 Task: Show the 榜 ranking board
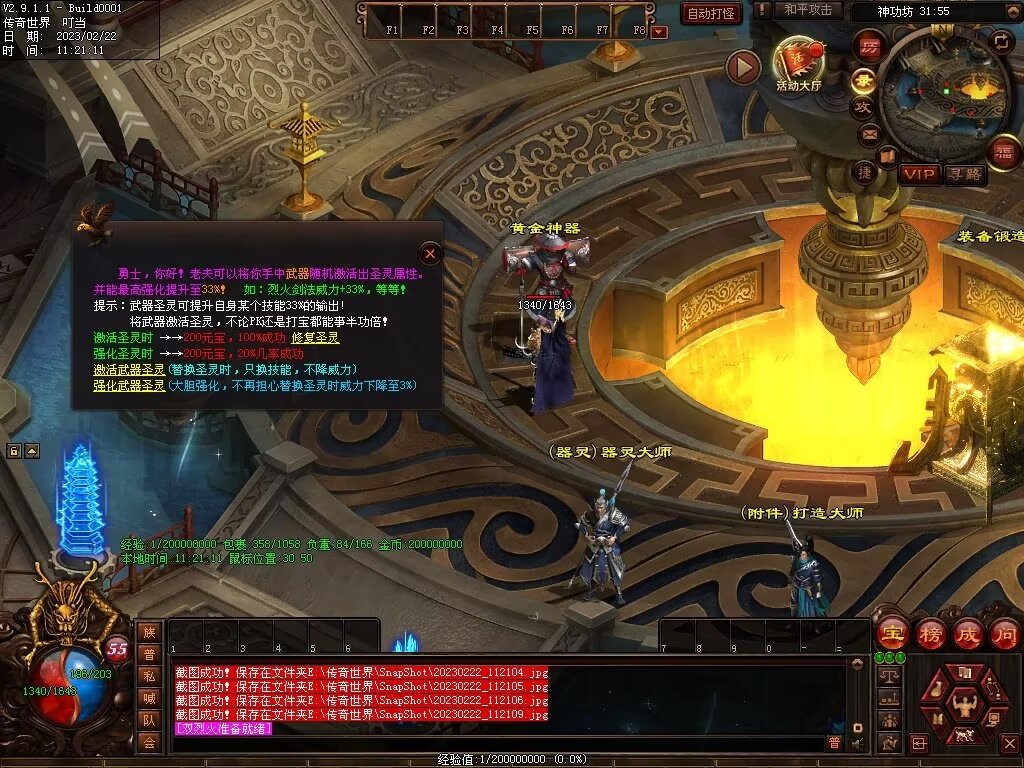(930, 634)
